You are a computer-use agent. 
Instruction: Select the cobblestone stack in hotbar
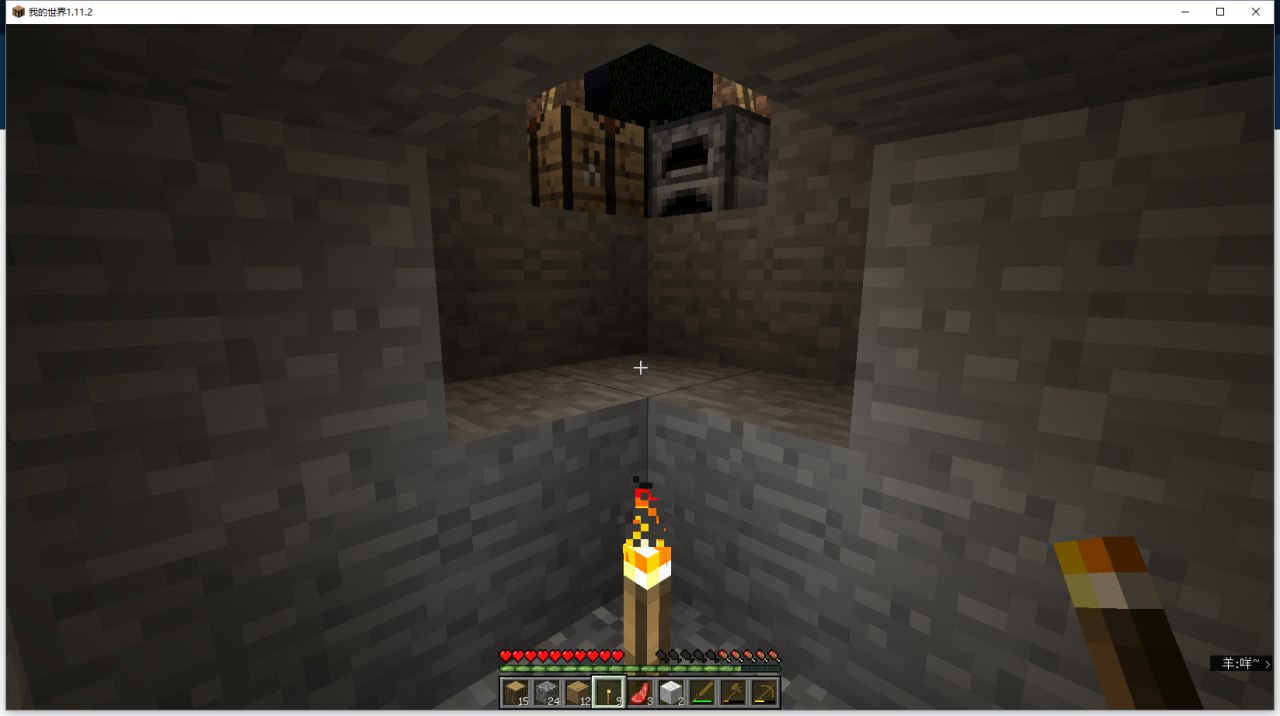[x=547, y=692]
